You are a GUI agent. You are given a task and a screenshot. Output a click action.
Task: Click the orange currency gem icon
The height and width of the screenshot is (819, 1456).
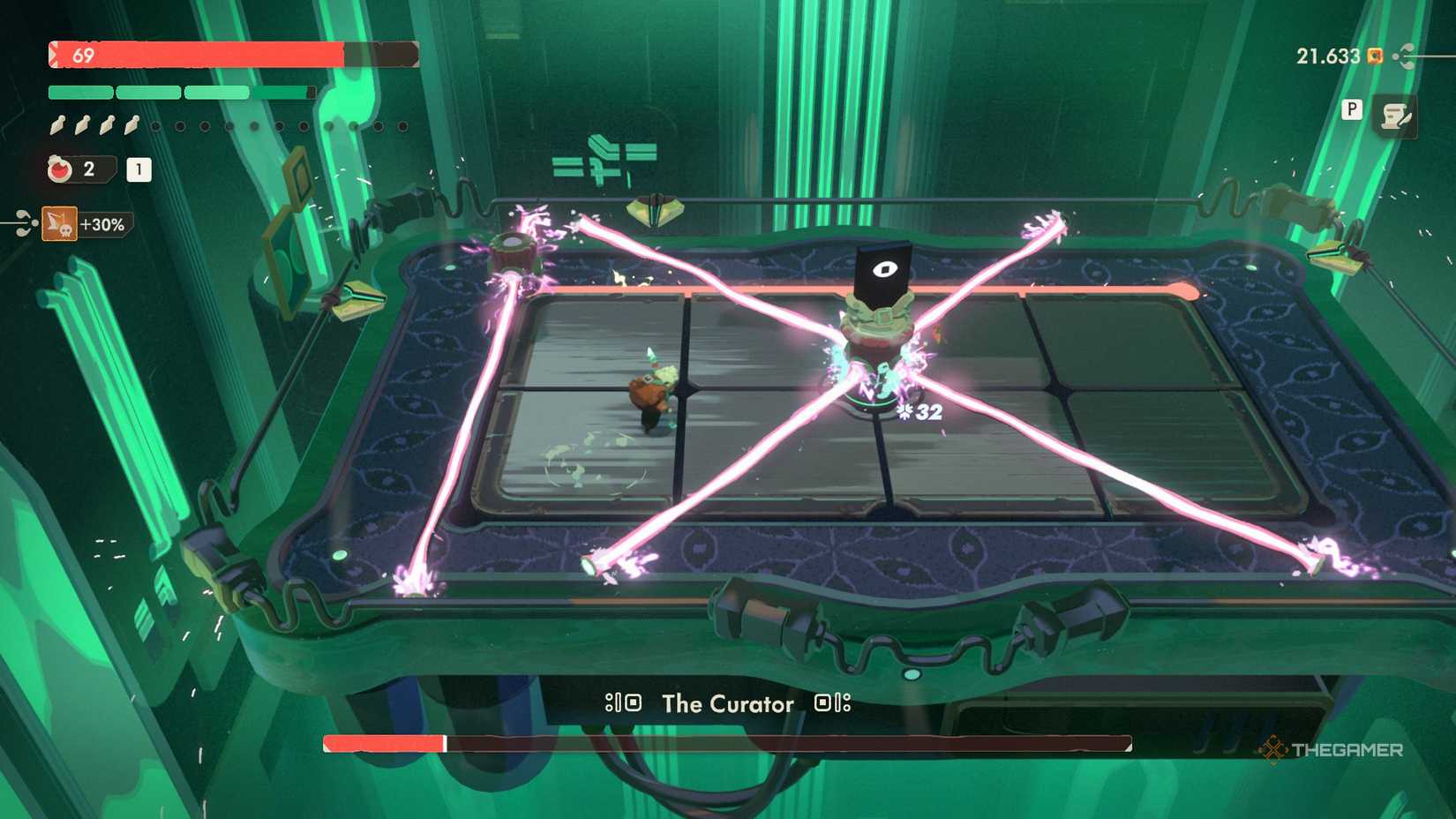(1374, 55)
